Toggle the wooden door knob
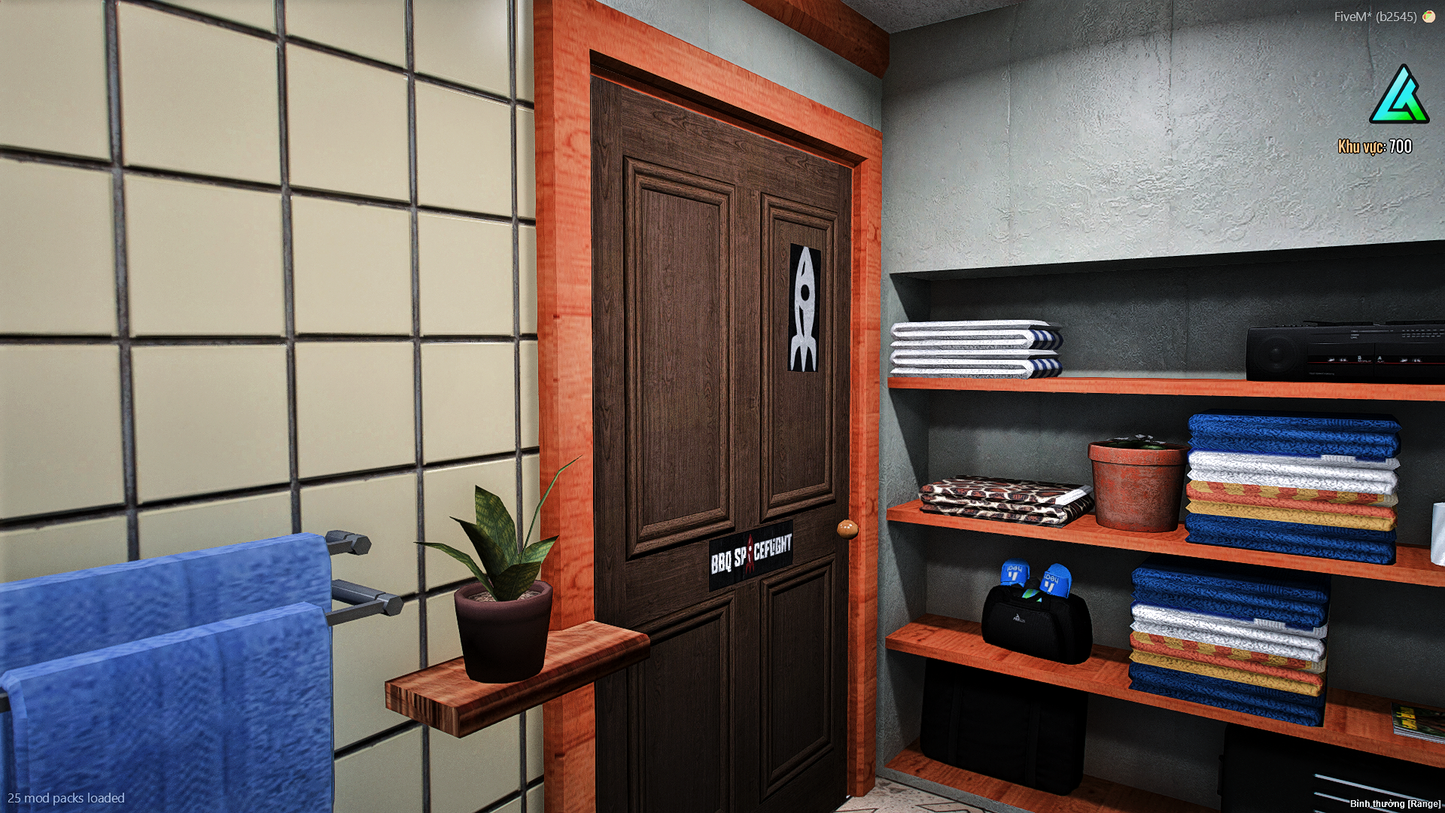Viewport: 1445px width, 813px height. click(846, 527)
